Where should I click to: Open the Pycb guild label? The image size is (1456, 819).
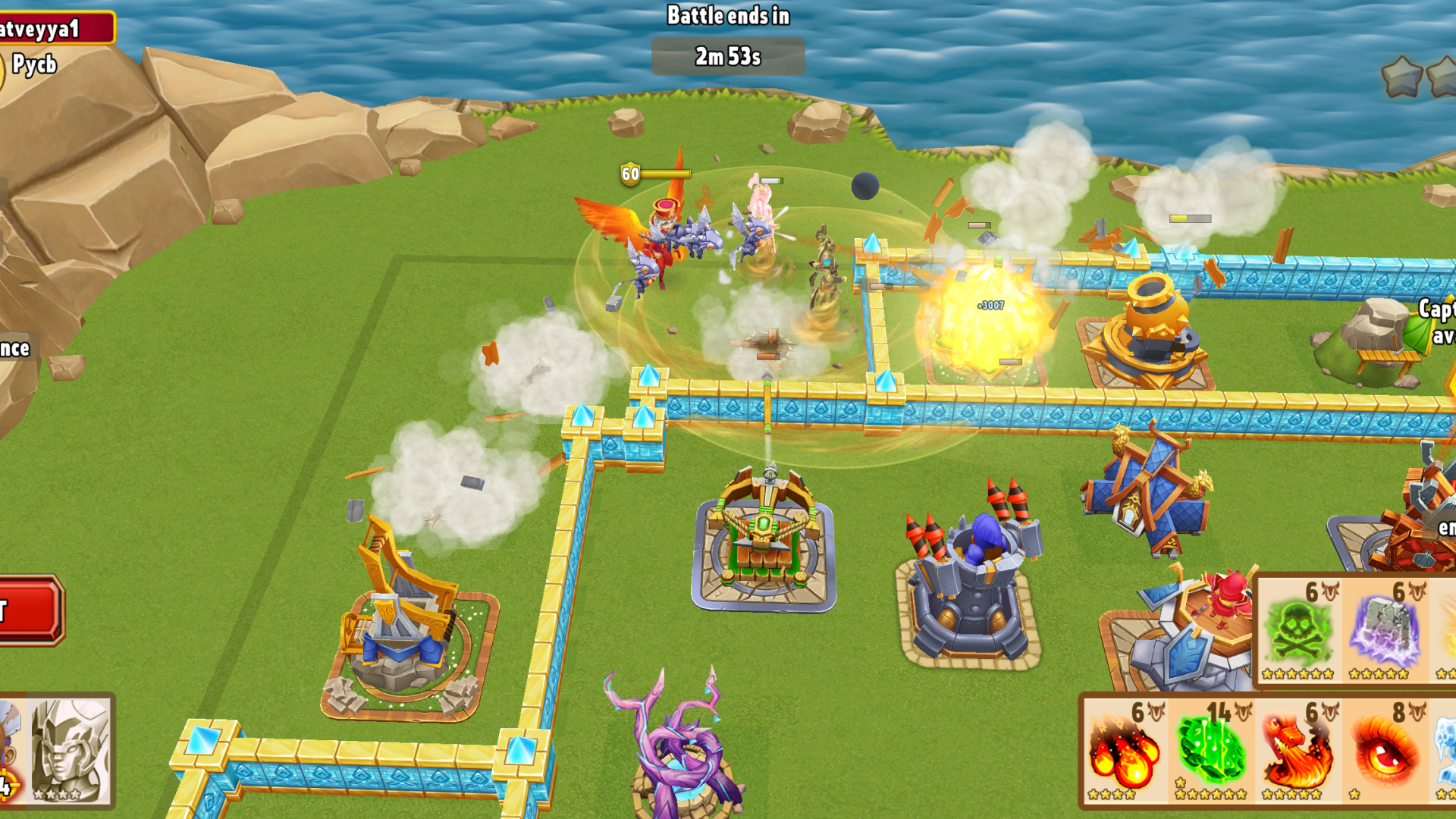pyautogui.click(x=34, y=64)
